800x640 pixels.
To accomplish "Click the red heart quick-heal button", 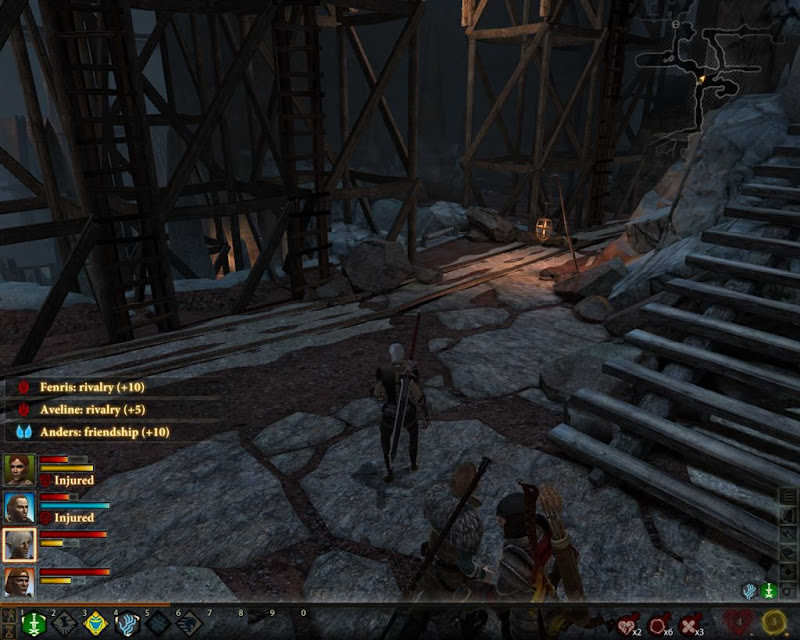I will [738, 622].
